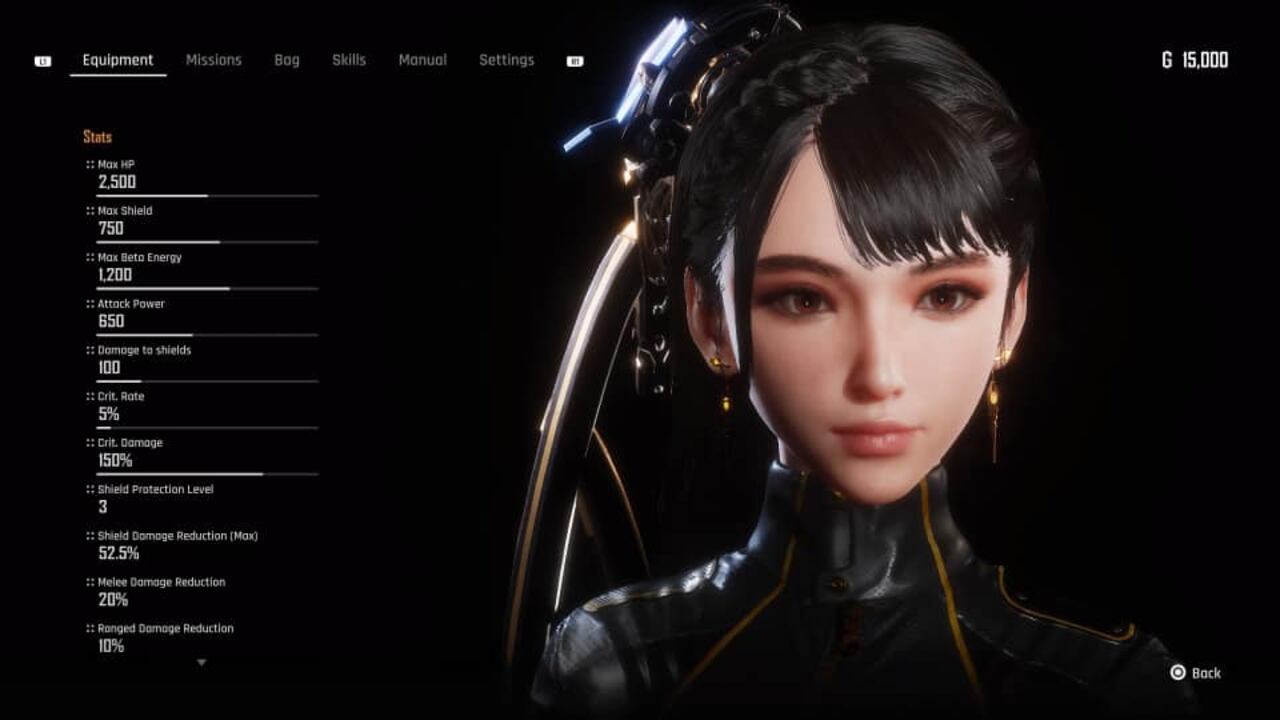Click the Max HP progress bar
This screenshot has height=720, width=1280.
tap(206, 194)
